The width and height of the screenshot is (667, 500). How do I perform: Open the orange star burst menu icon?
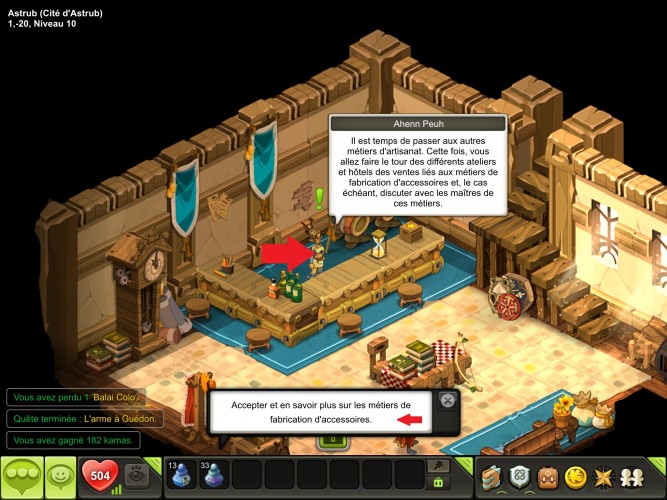[603, 477]
